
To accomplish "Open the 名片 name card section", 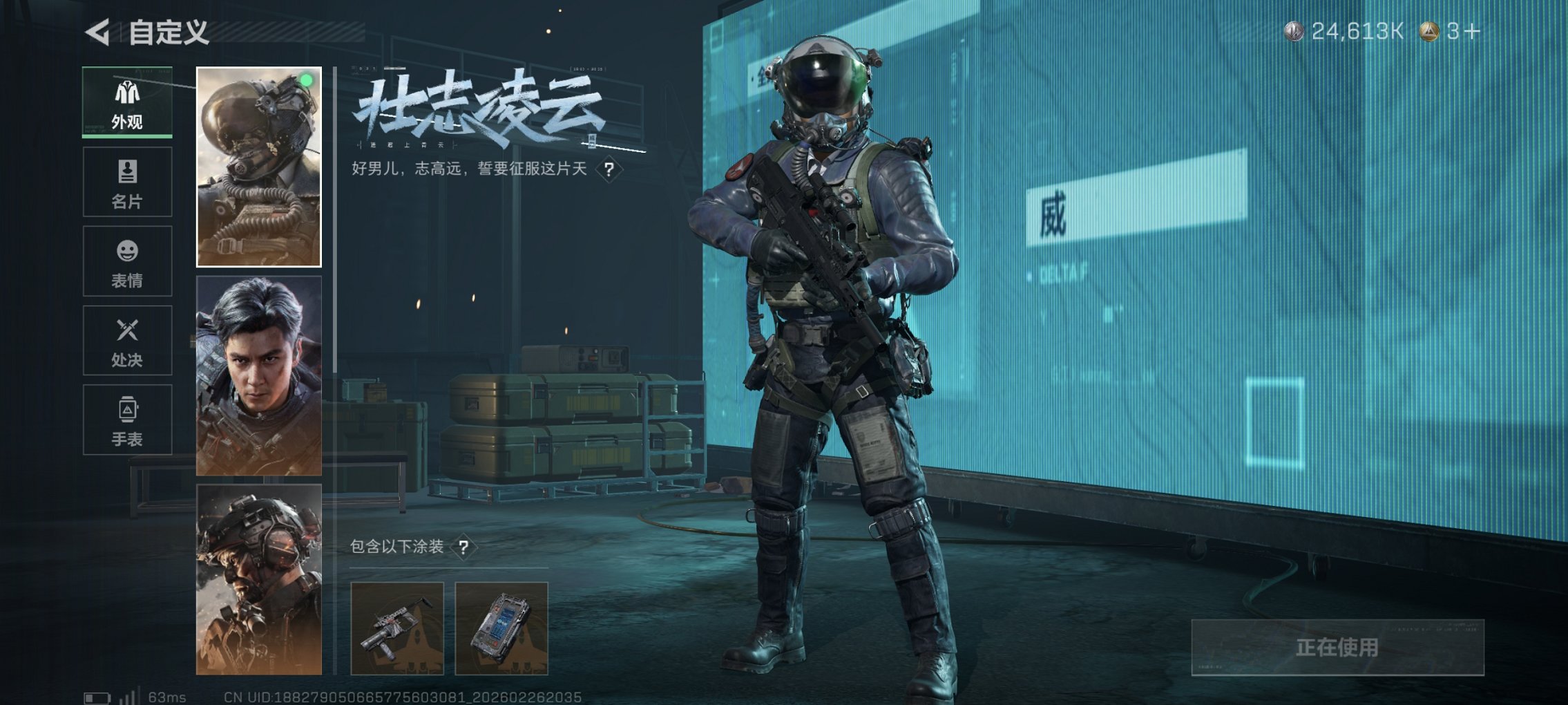I will click(x=126, y=181).
